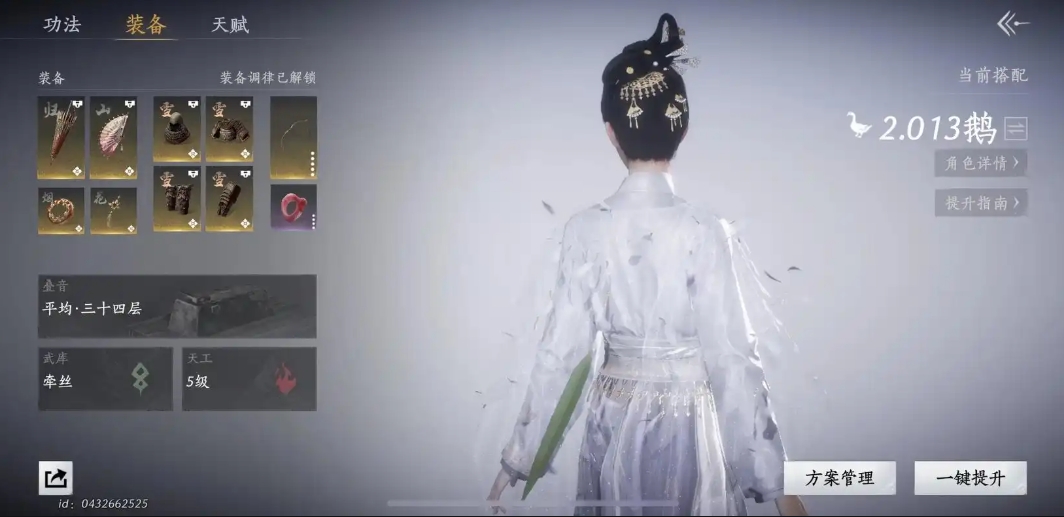Click the 一键提升 button
1064x517 pixels.
970,478
